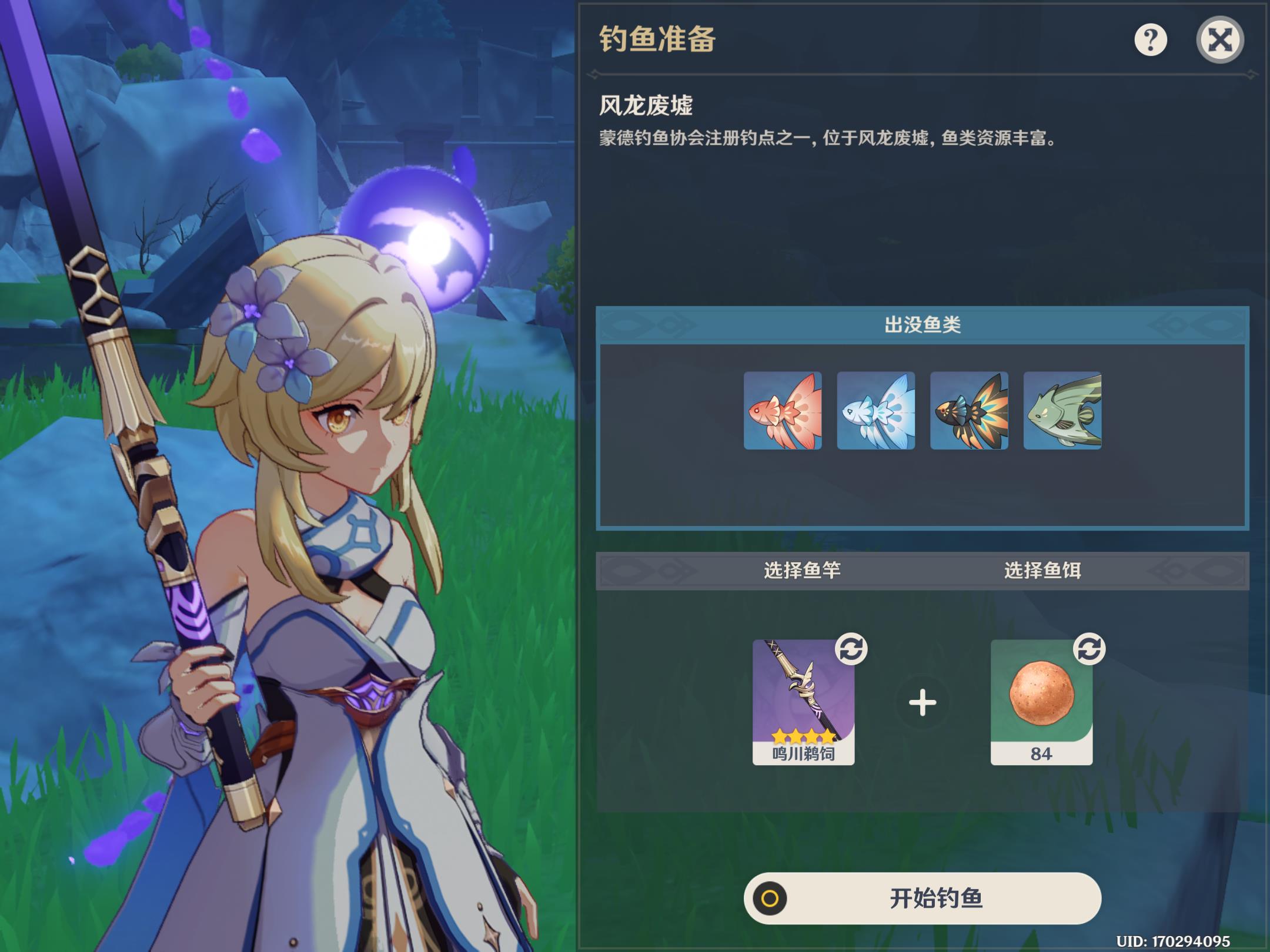Select the red fish icon
The image size is (1270, 952).
click(x=783, y=411)
